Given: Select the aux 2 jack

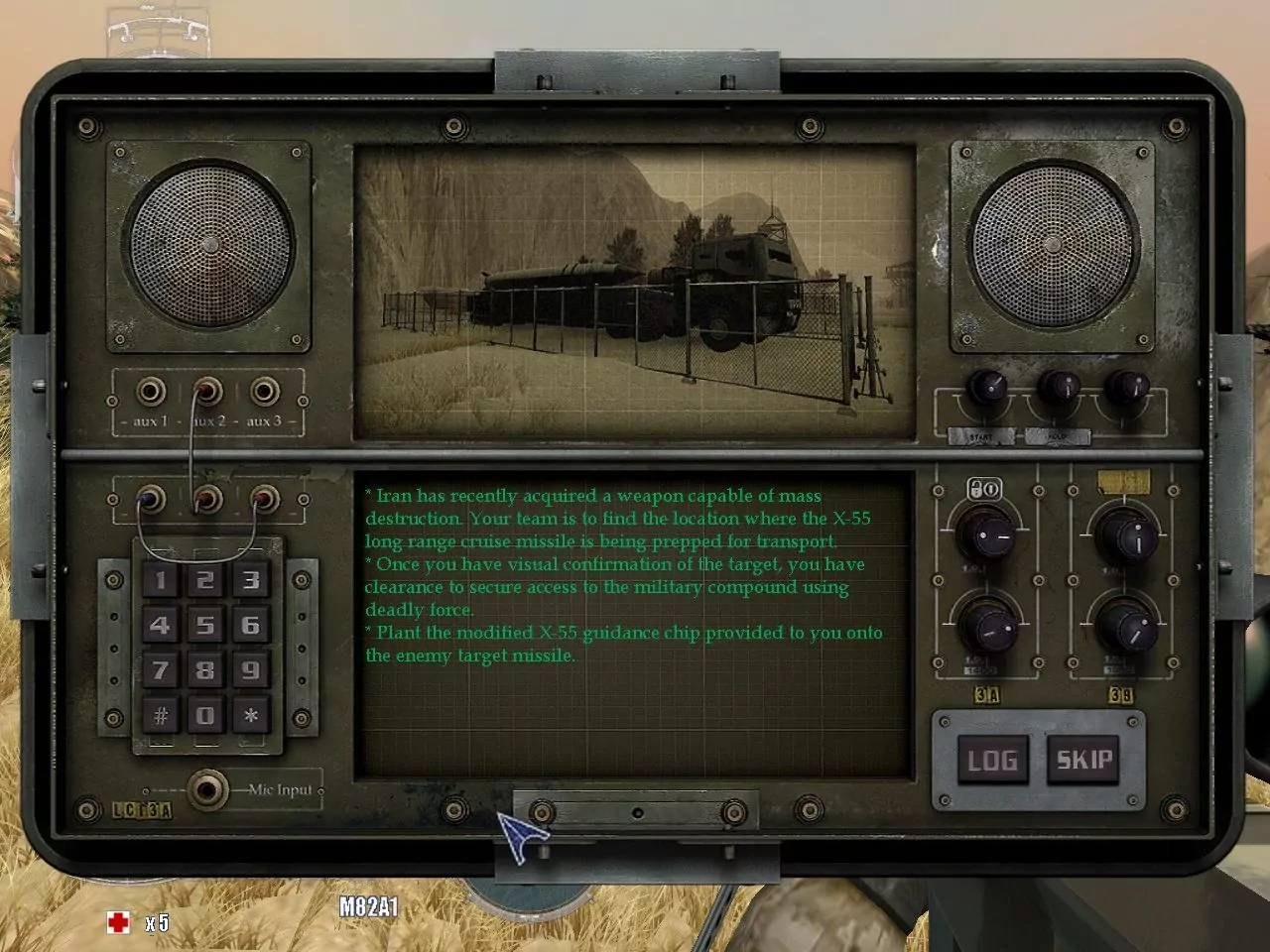Looking at the screenshot, I should tap(206, 391).
